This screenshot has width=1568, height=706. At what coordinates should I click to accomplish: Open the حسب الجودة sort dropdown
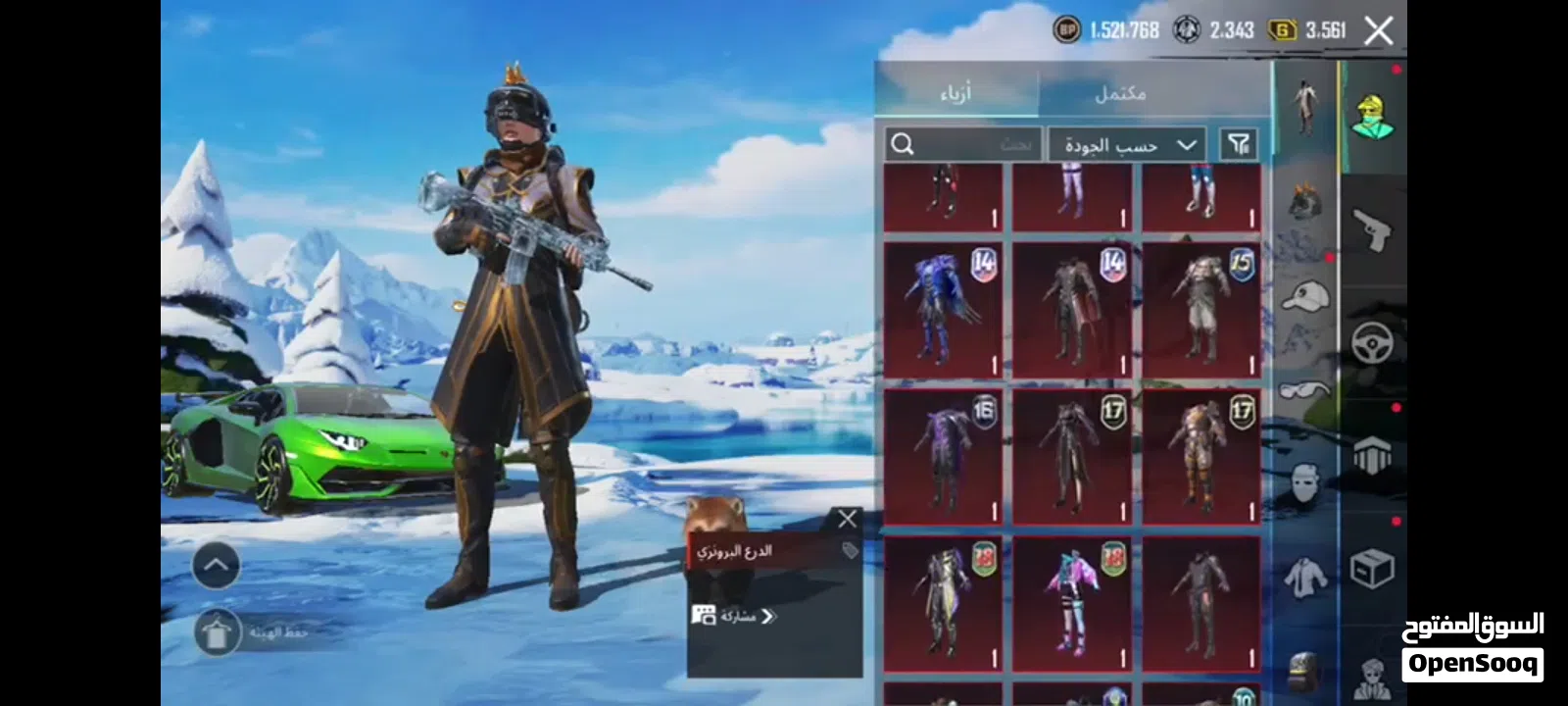tap(1127, 145)
